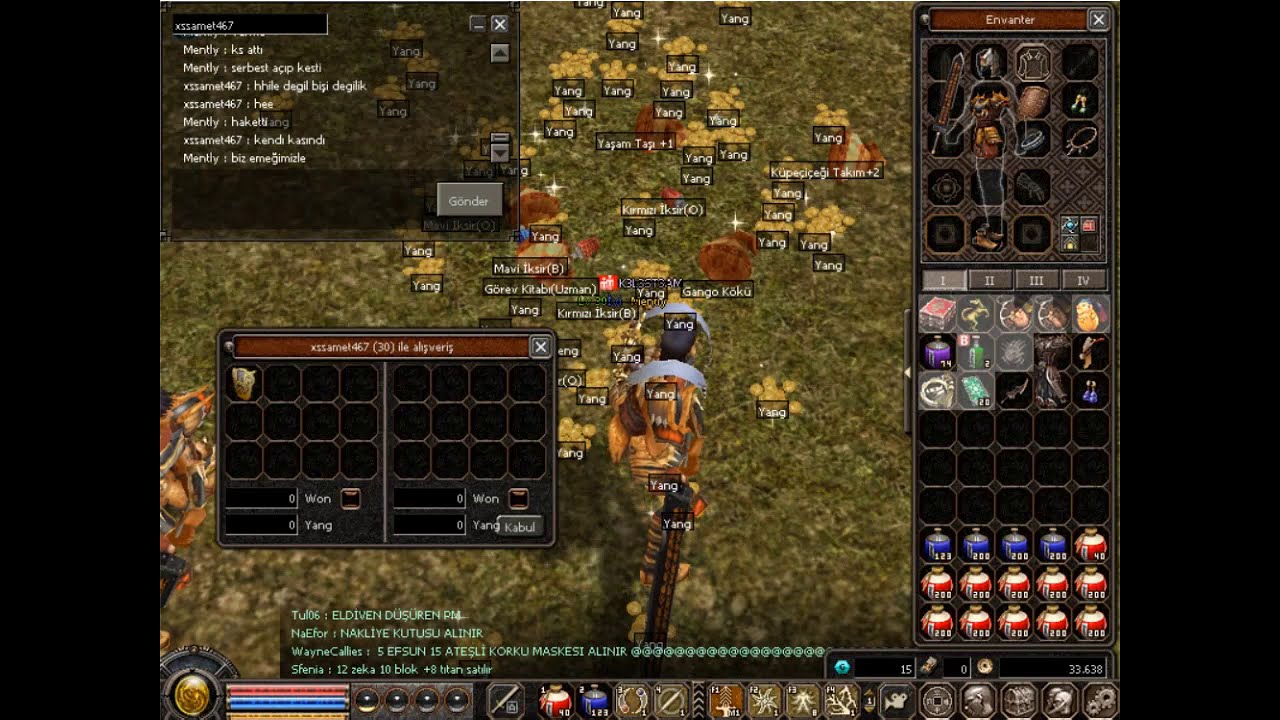Minimize the whisper chat window
1280x720 pixels.
click(x=478, y=24)
